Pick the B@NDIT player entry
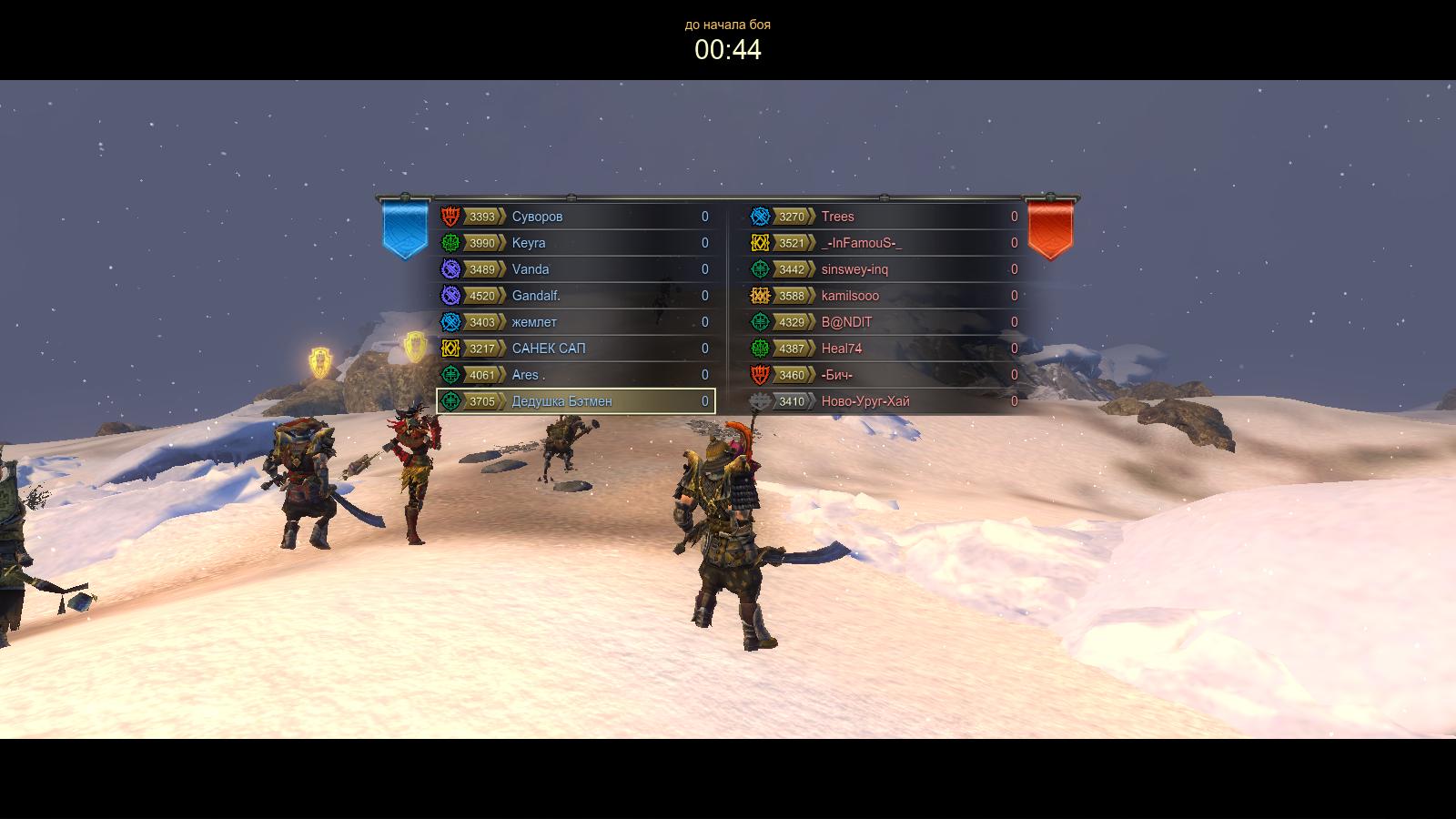 point(885,322)
